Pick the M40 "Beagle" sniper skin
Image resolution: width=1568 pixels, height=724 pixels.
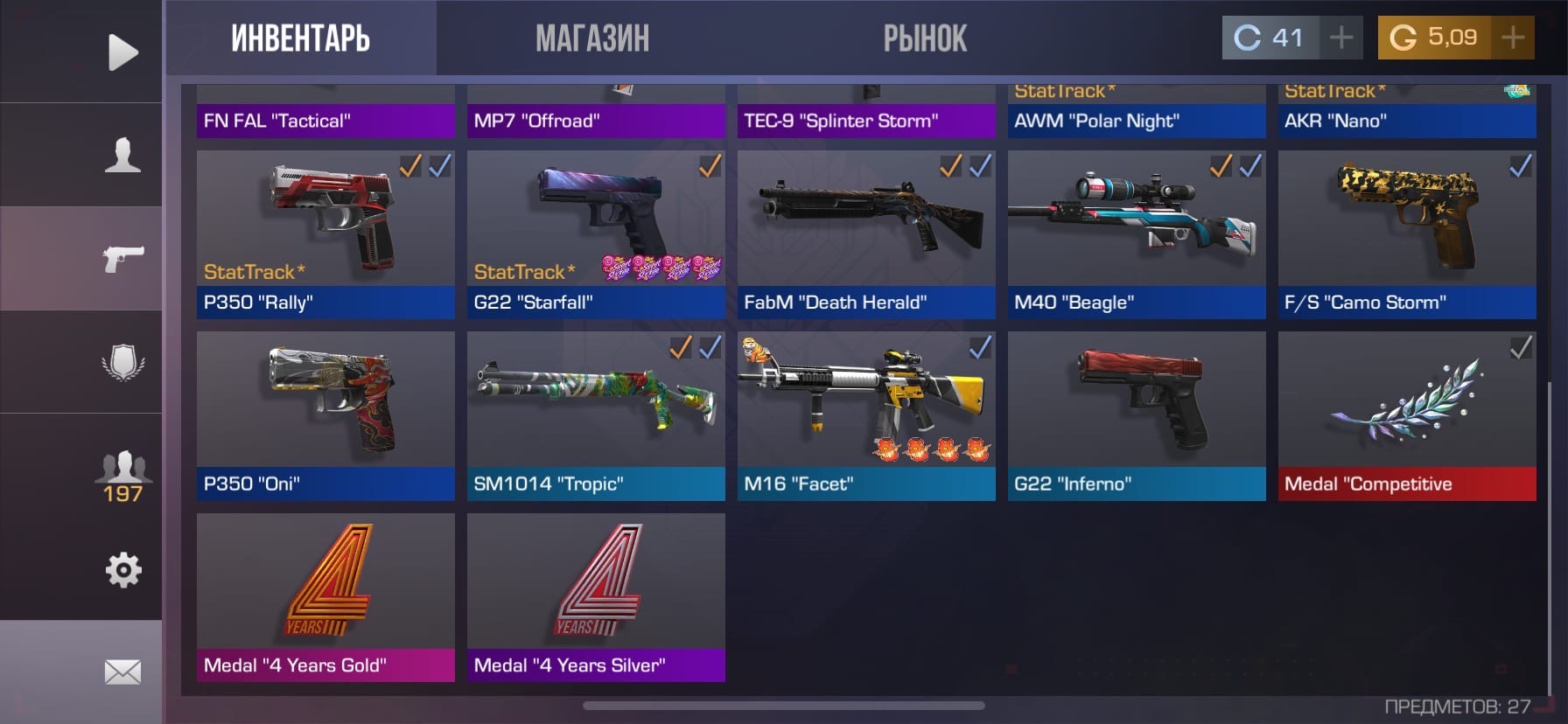(x=1137, y=233)
